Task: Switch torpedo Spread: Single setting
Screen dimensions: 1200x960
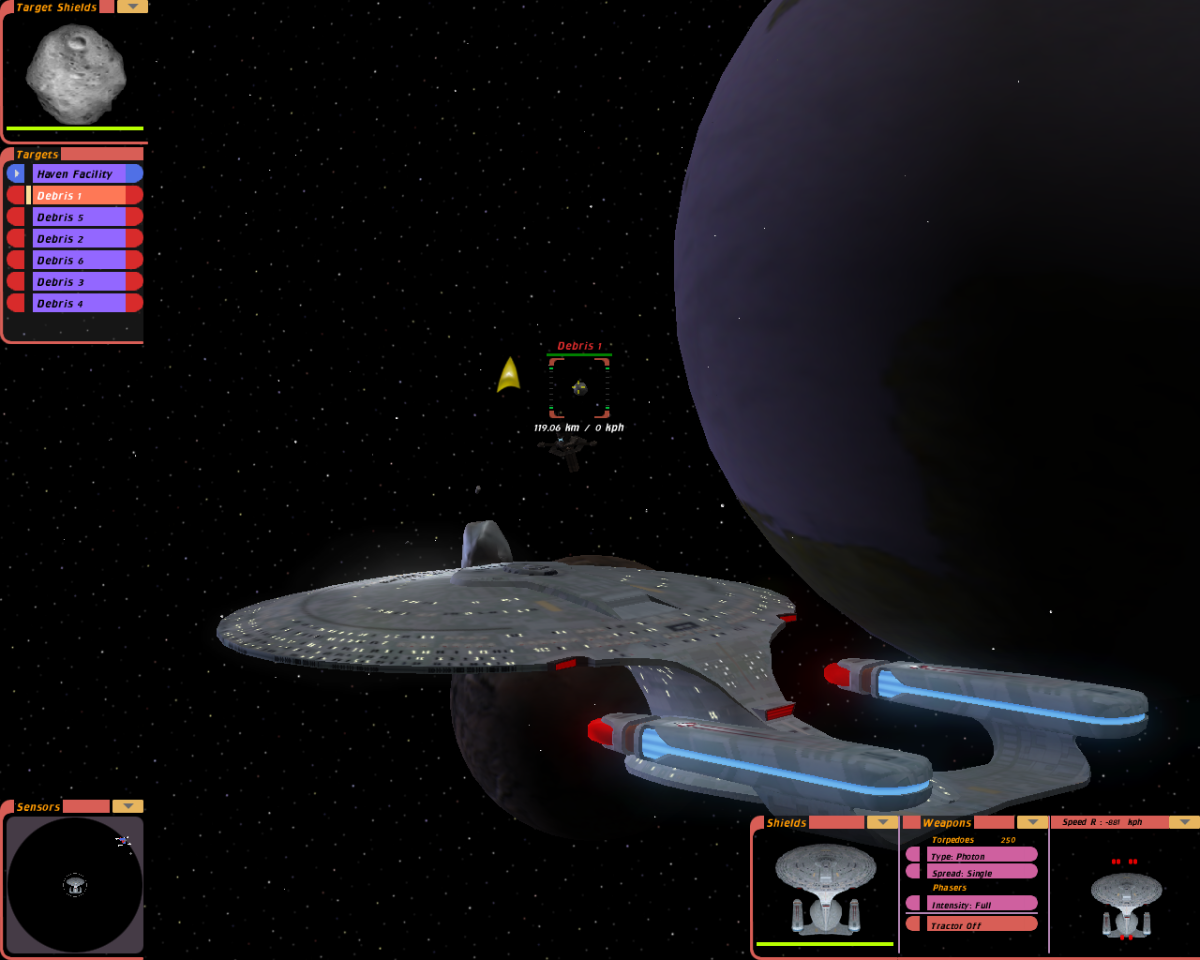Action: [980, 873]
